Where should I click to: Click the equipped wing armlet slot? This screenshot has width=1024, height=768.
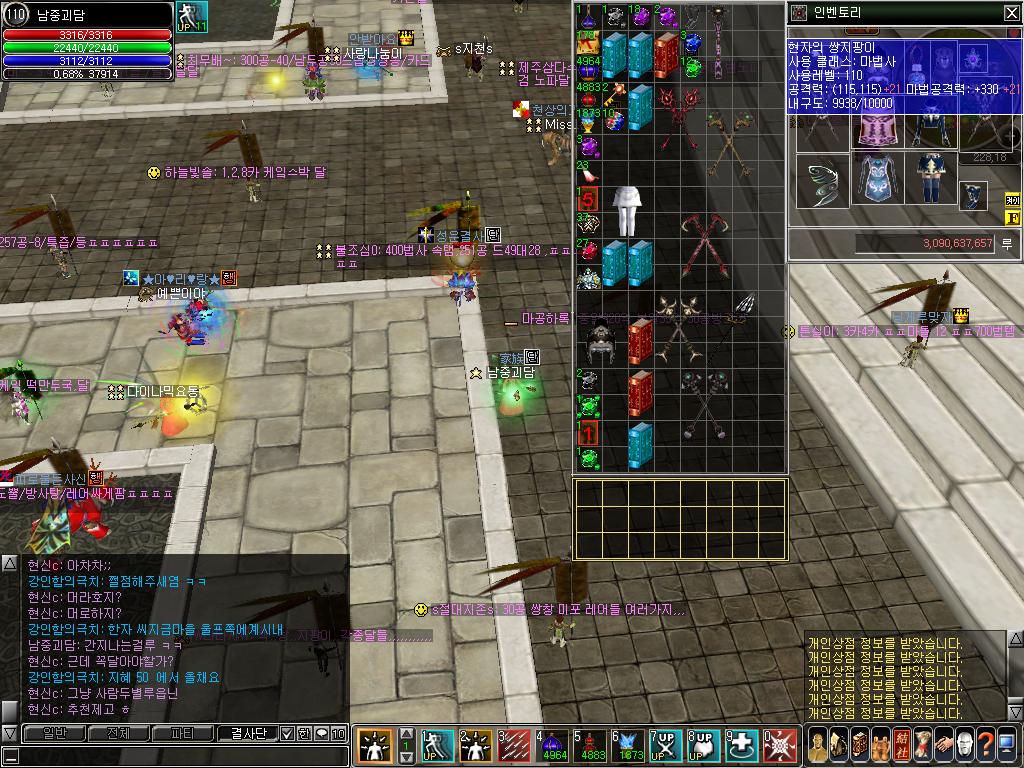point(820,182)
